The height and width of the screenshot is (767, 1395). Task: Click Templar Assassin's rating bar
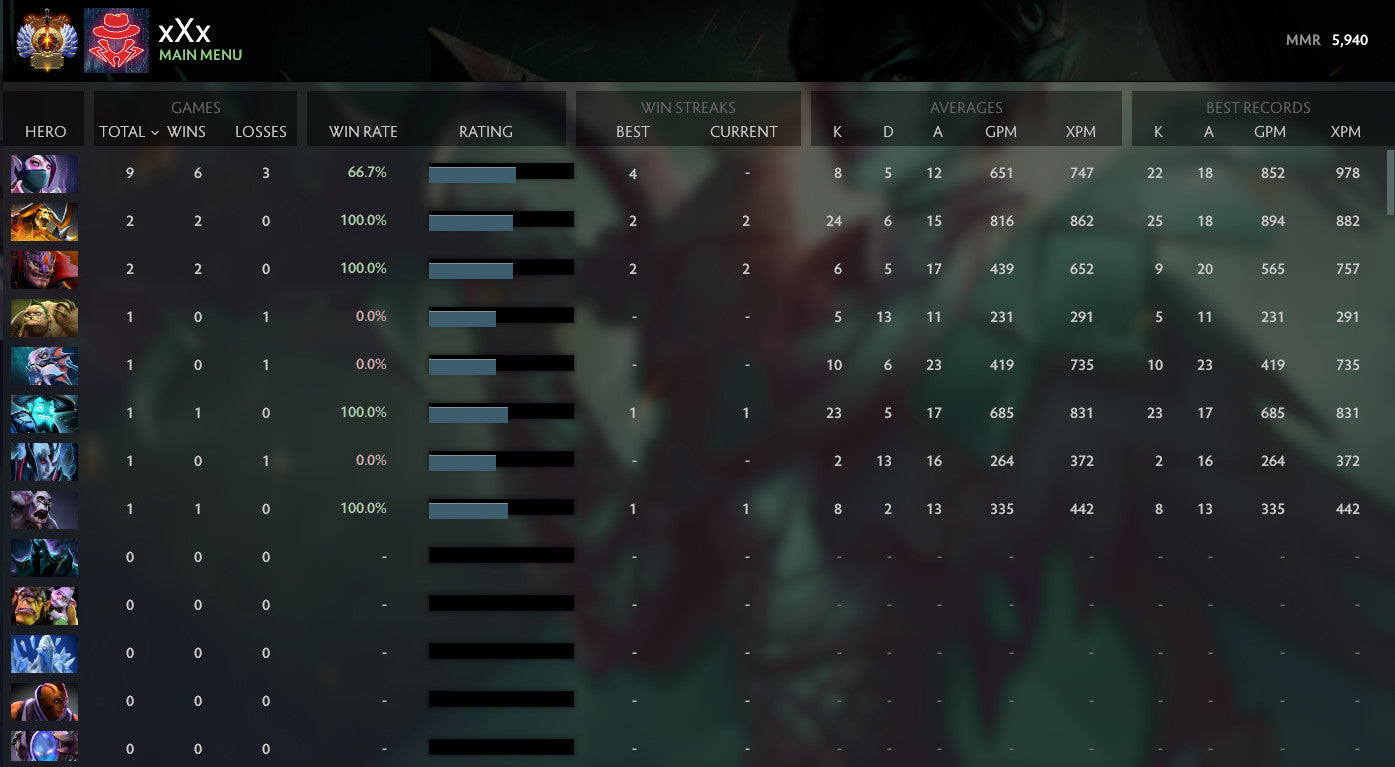coord(500,172)
